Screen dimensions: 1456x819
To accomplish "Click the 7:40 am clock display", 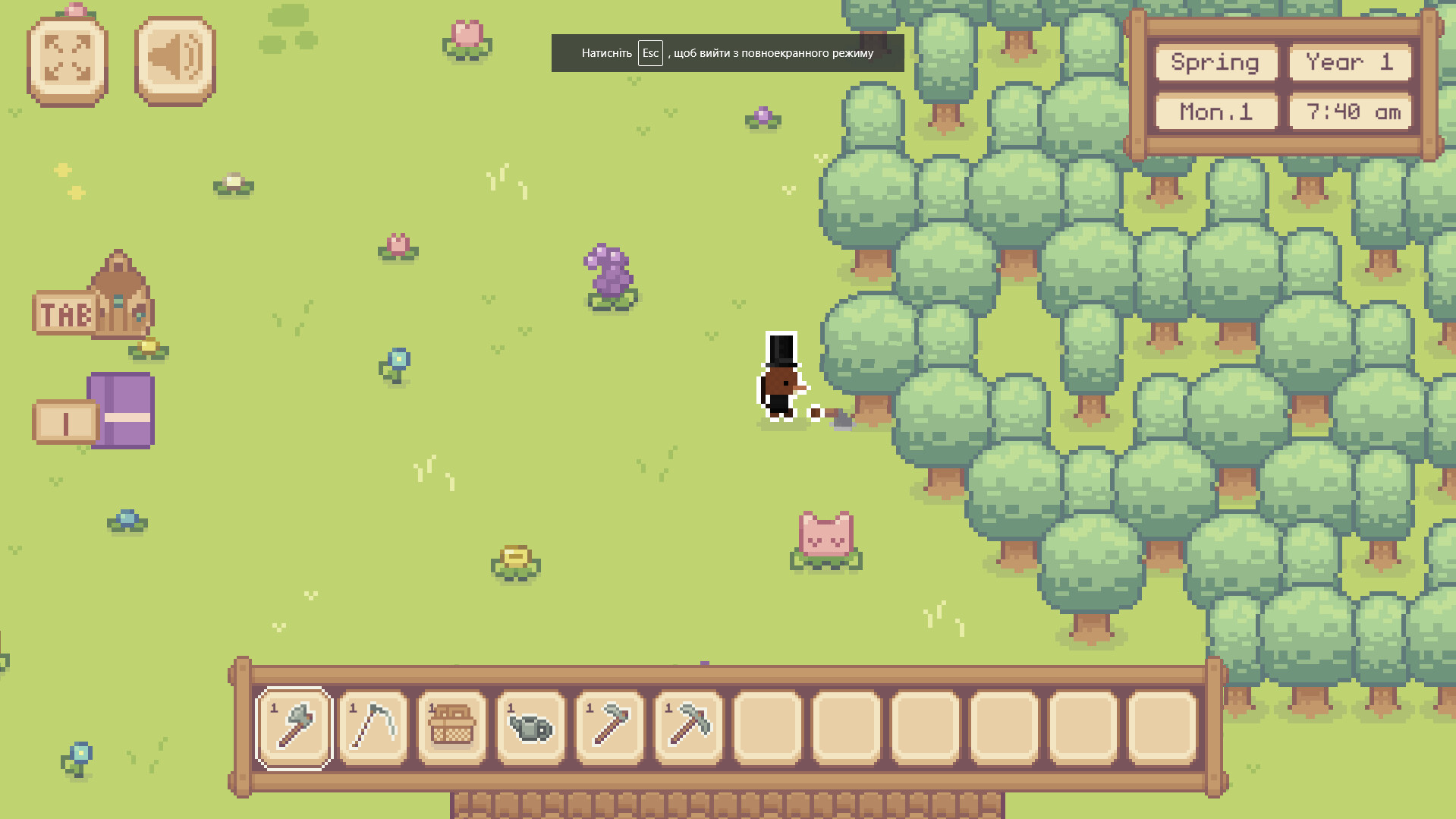I will [x=1350, y=112].
